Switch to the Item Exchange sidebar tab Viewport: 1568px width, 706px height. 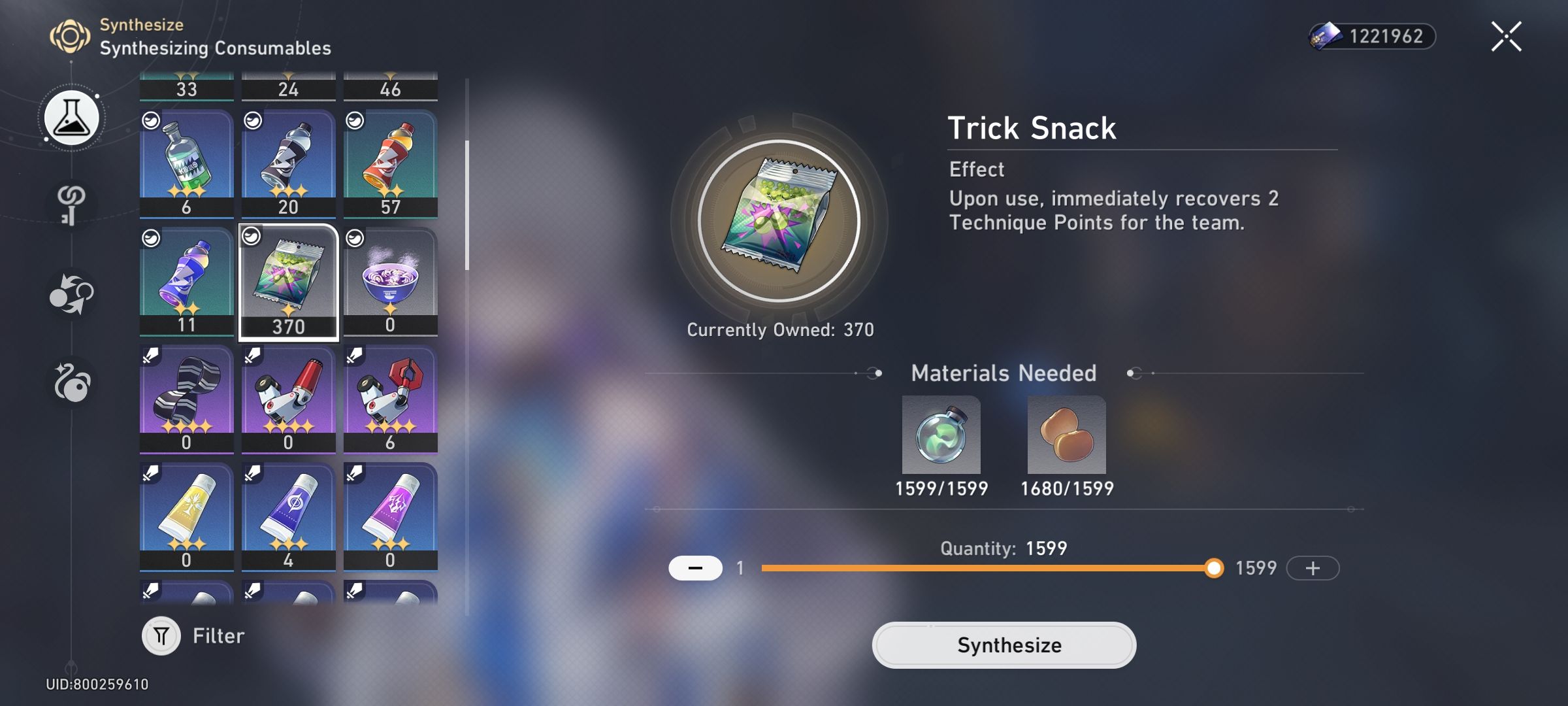[x=70, y=293]
